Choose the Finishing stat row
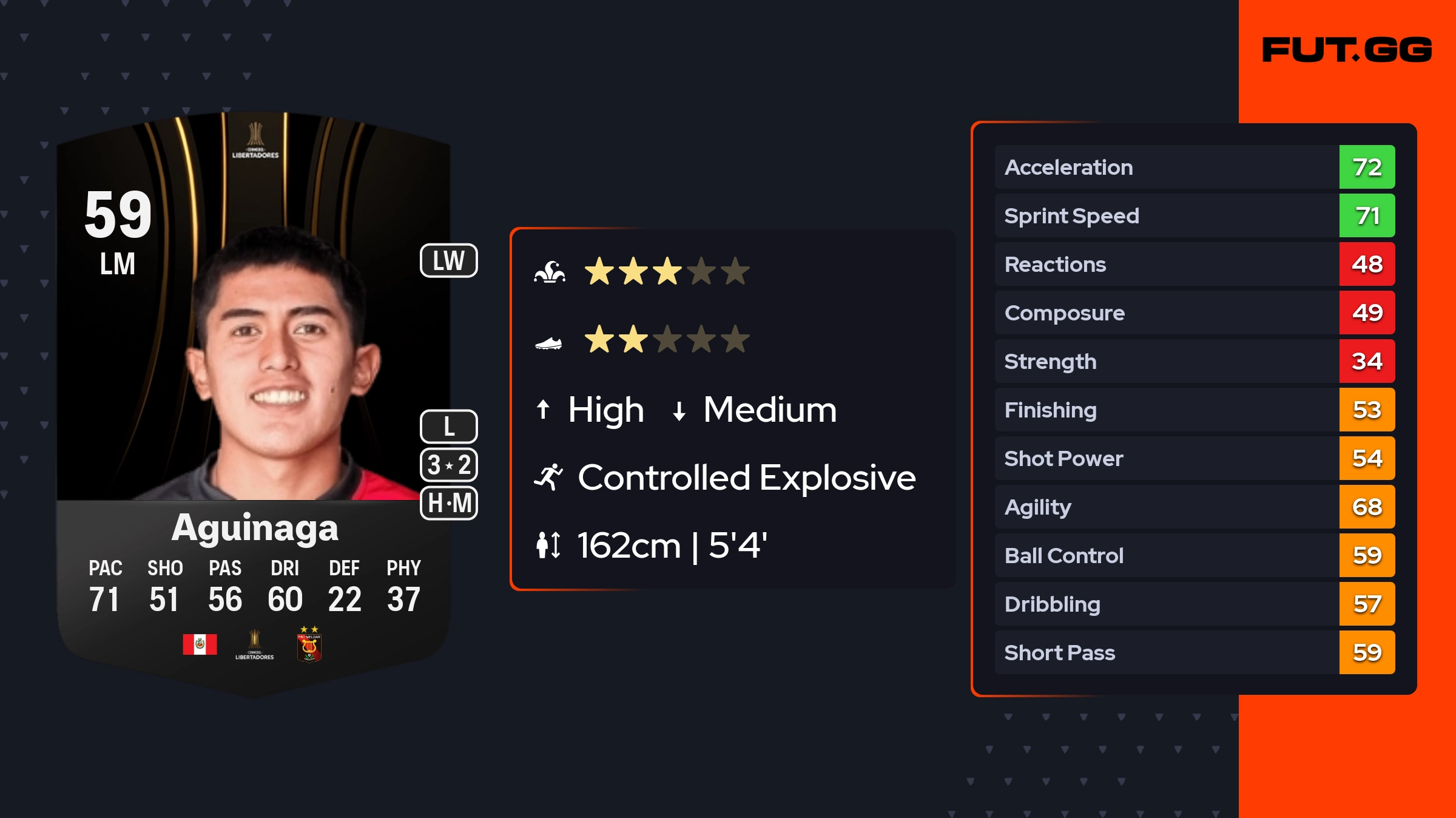Viewport: 1456px width, 818px height. tap(1194, 410)
